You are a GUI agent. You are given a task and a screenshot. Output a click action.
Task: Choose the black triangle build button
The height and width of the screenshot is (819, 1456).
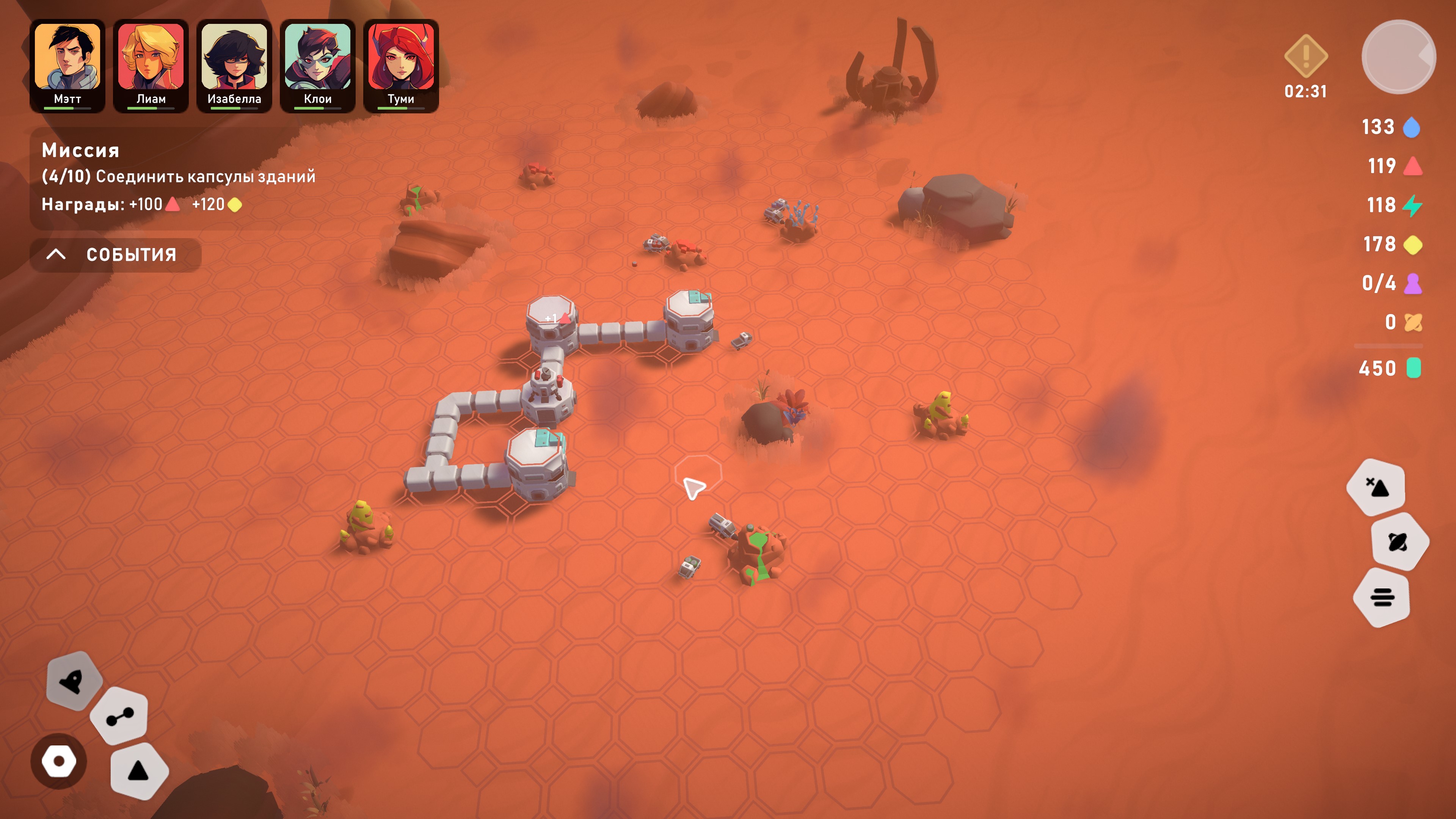(138, 771)
